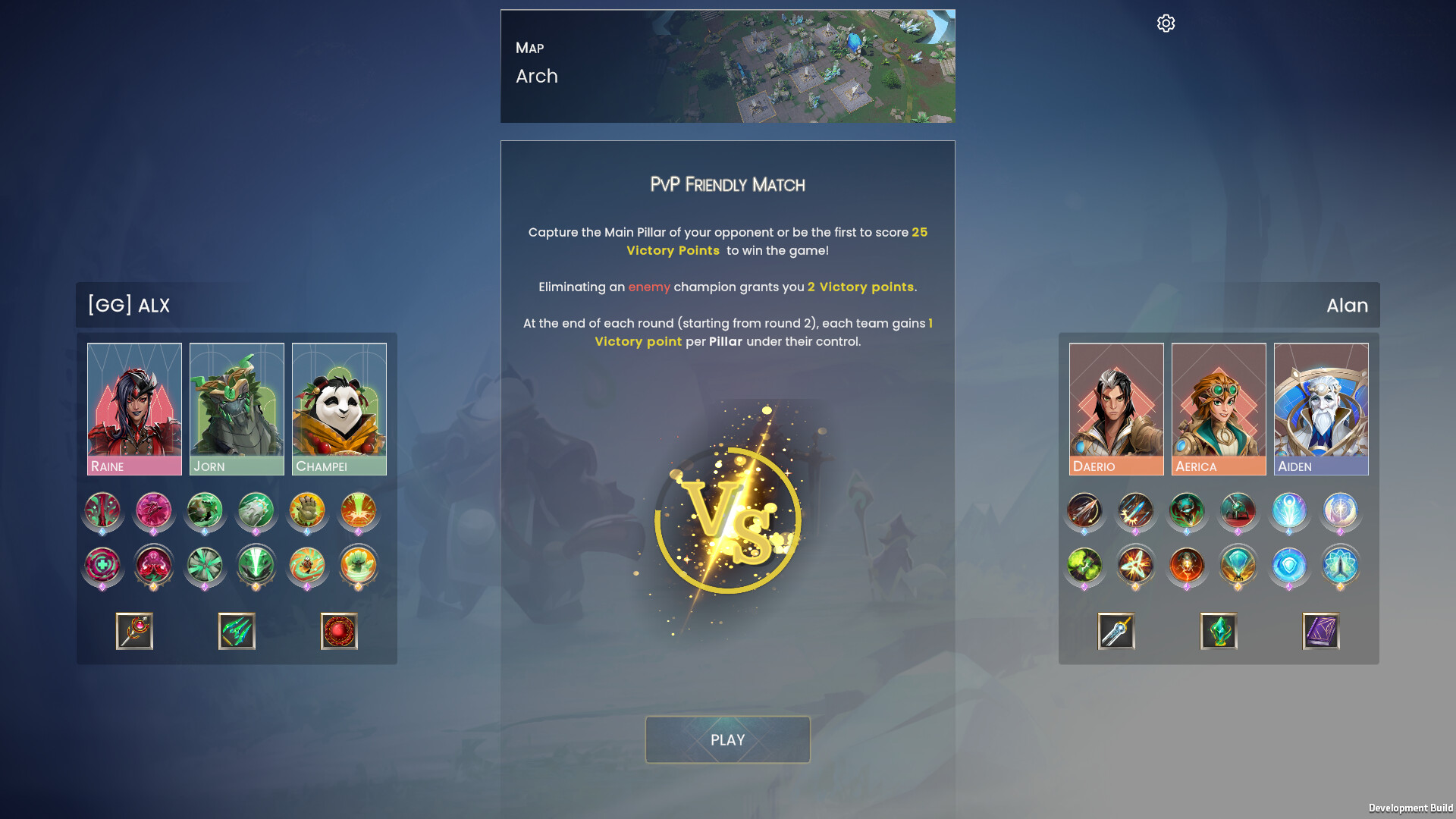Open Raine's pink blade-dance ability icon
The image size is (1456, 819).
pos(153,512)
